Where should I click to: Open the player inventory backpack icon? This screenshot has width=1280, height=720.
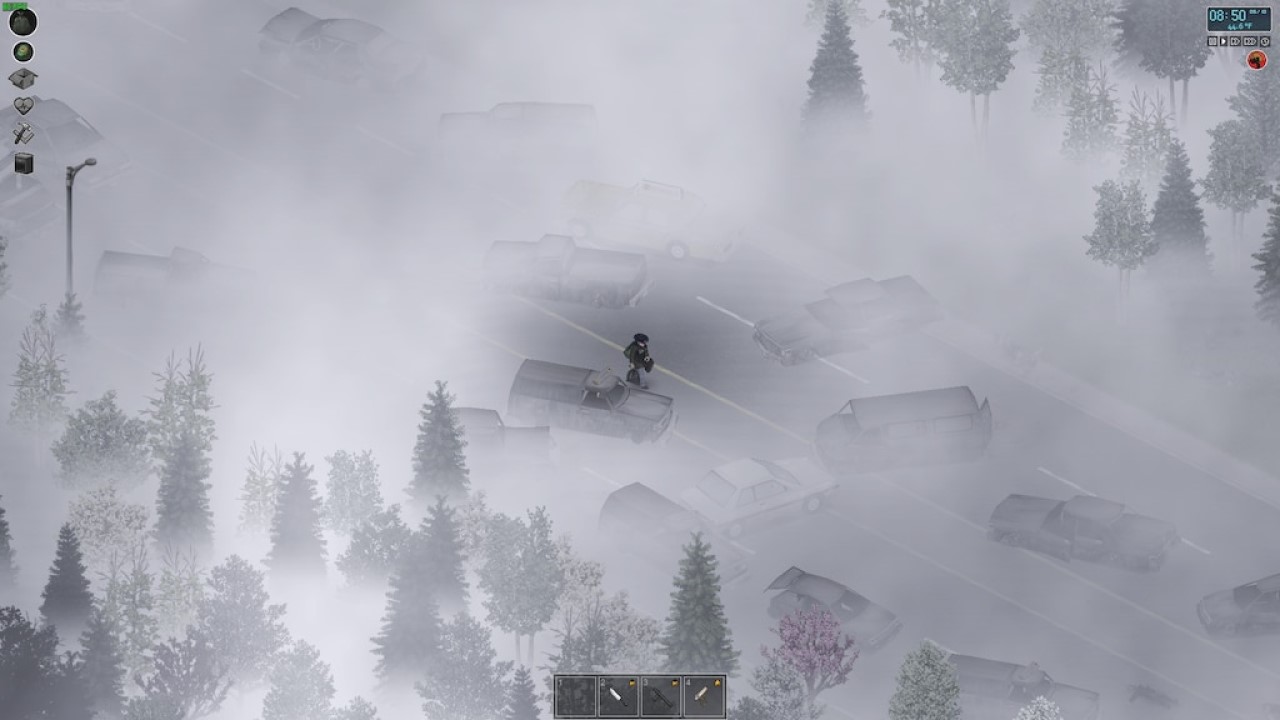(22, 24)
